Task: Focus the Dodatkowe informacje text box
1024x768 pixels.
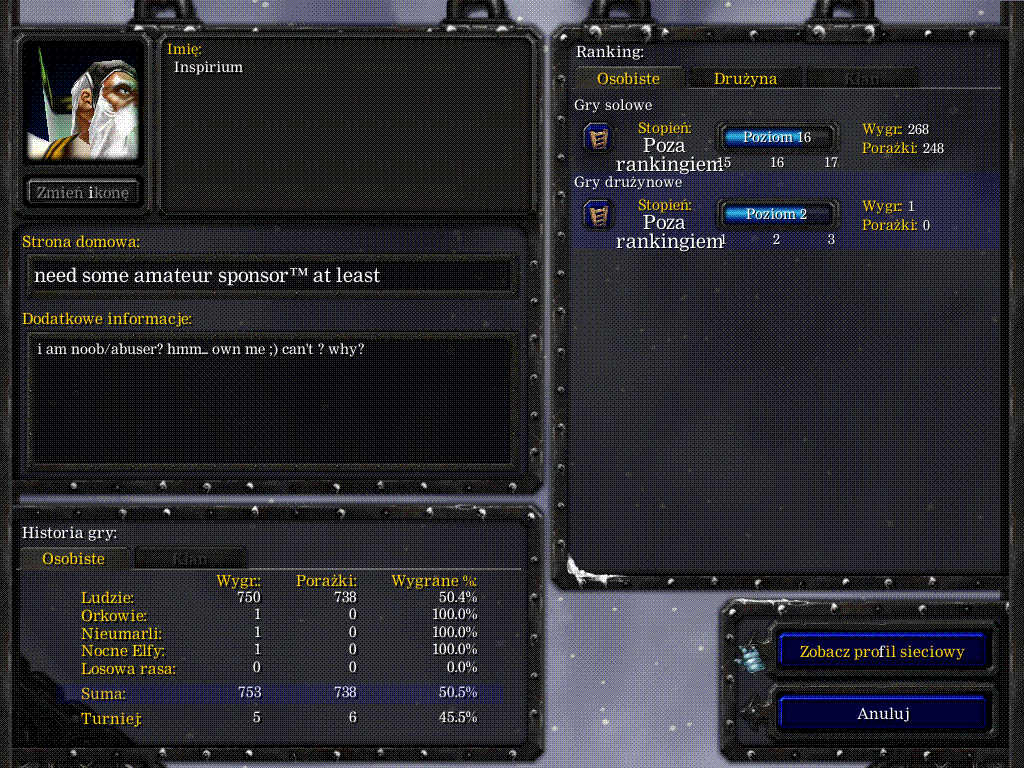Action: tap(270, 400)
